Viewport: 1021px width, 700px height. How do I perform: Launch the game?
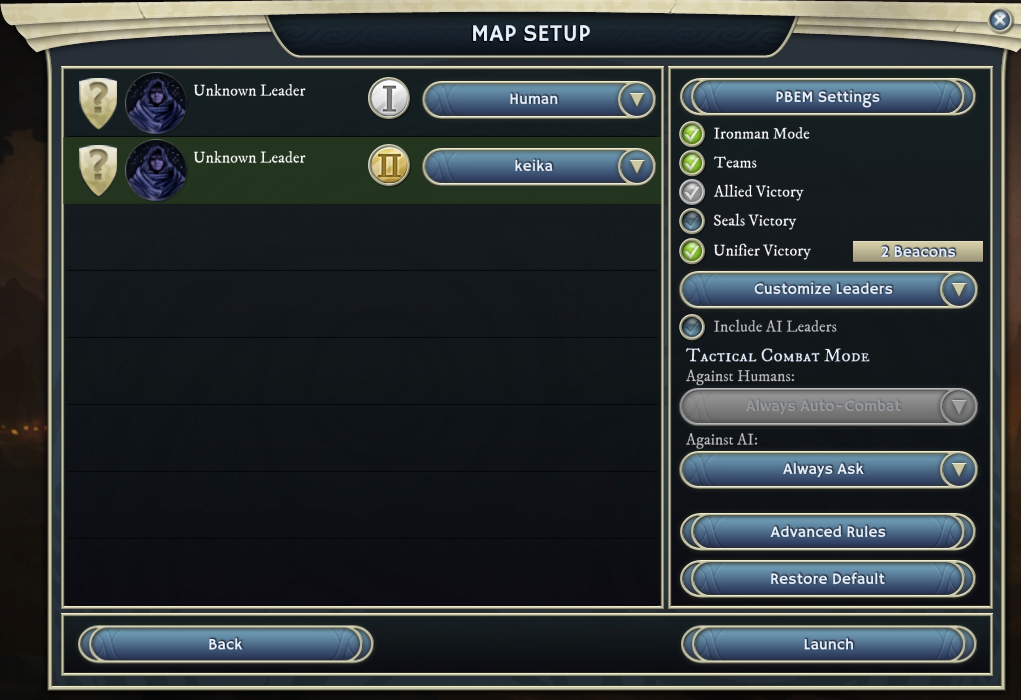[827, 645]
